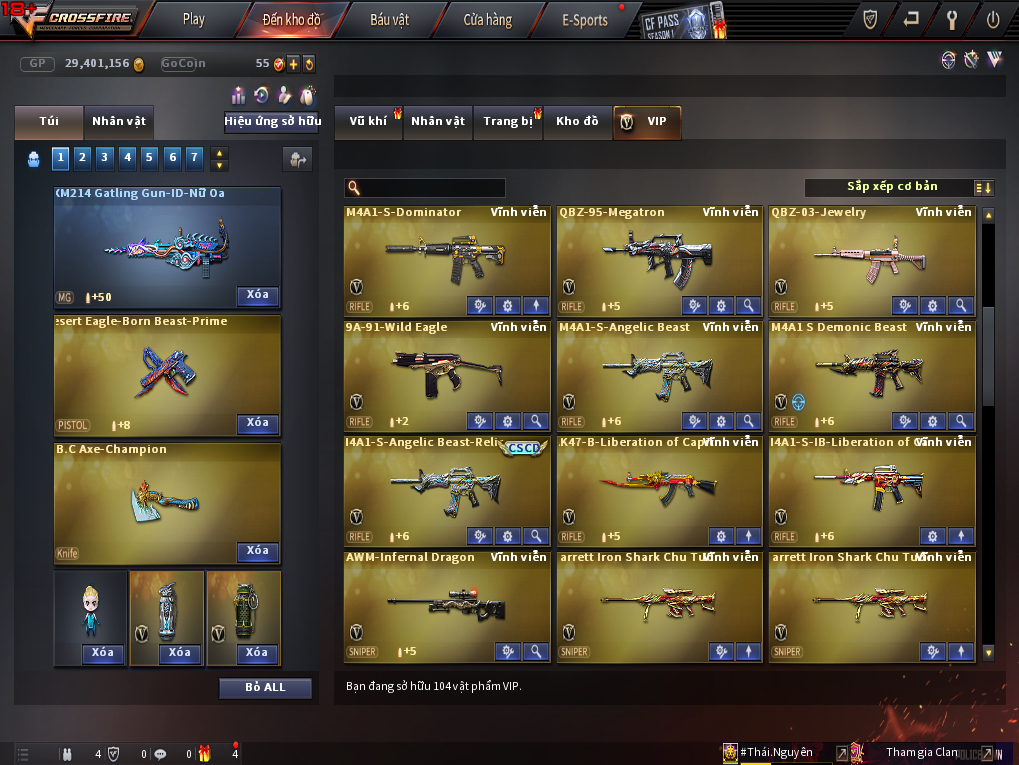Click the Bỏ ALL button
Viewport: 1019px width, 765px height.
pyautogui.click(x=265, y=688)
